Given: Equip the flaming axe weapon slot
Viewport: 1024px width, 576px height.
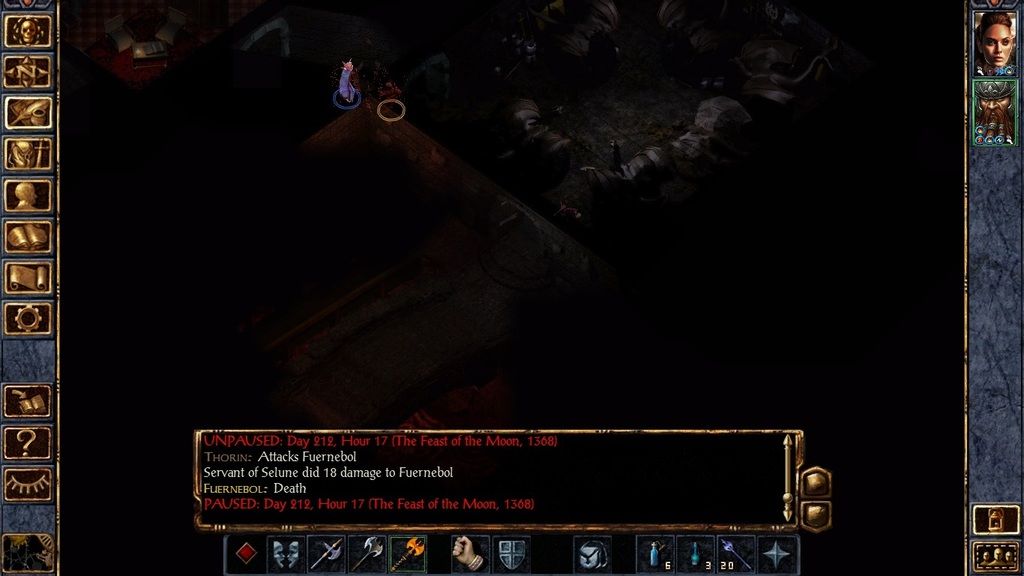Looking at the screenshot, I should [408, 554].
